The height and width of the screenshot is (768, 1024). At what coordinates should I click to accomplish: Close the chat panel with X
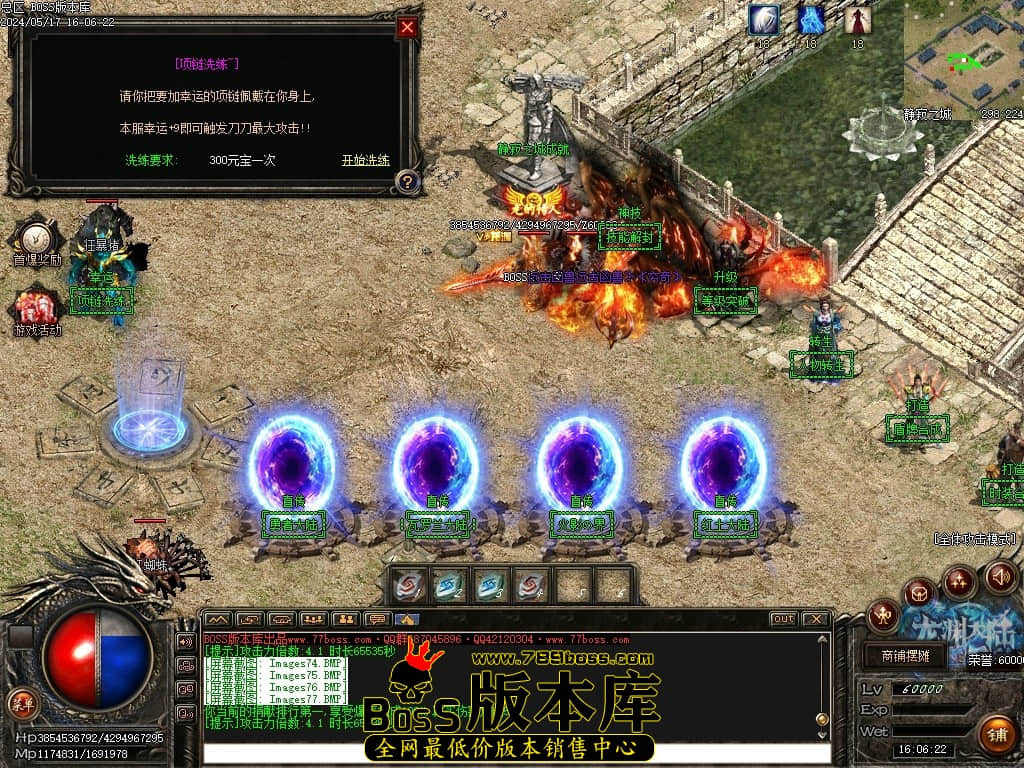(816, 619)
